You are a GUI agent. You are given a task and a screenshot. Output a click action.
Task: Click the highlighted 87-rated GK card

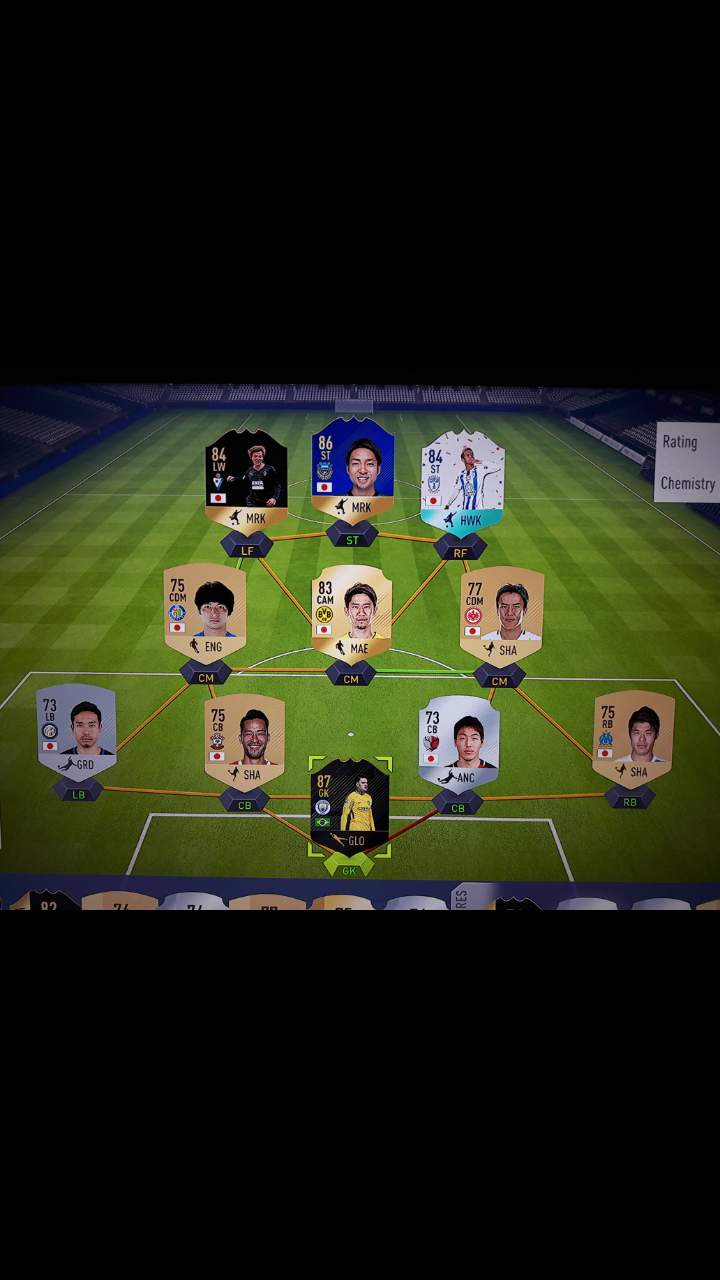349,806
